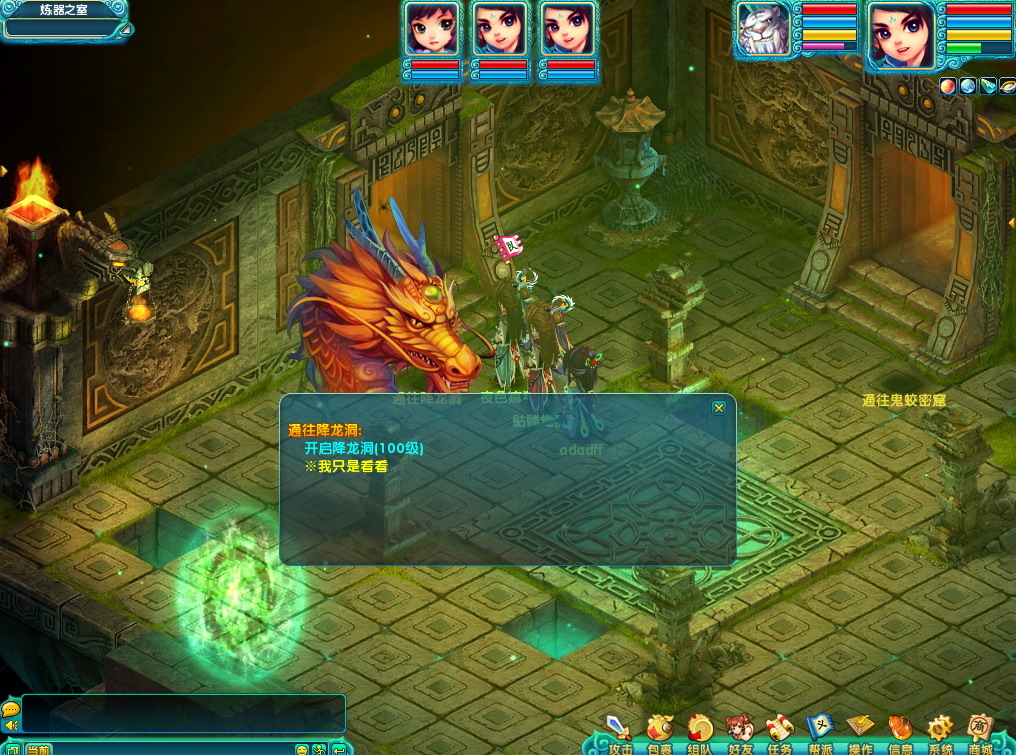Screen dimensions: 1016x755
Task: Close the 通往降龙洞 dialogue box
Action: [x=718, y=408]
